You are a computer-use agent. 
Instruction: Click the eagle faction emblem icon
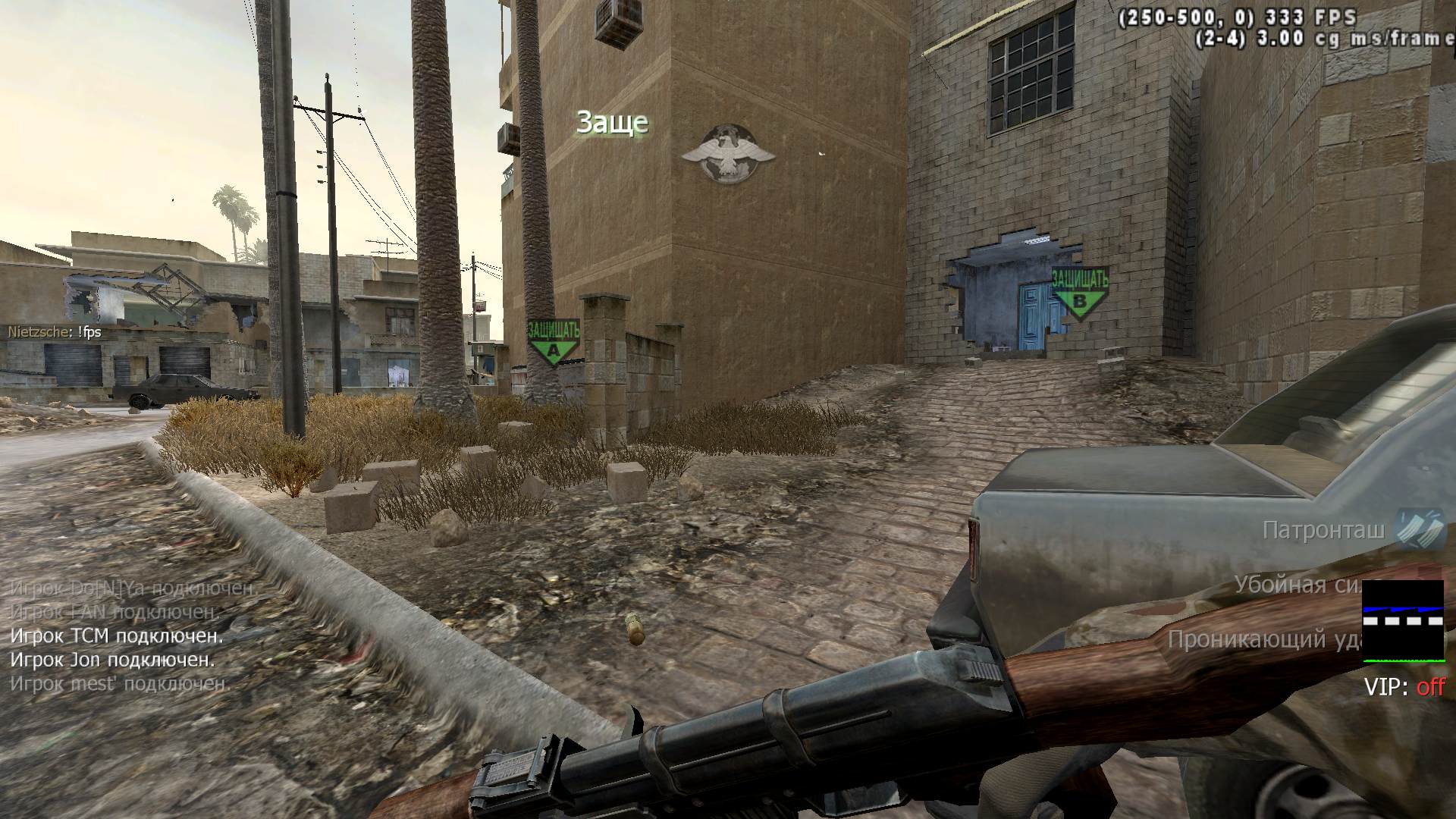pos(728,155)
